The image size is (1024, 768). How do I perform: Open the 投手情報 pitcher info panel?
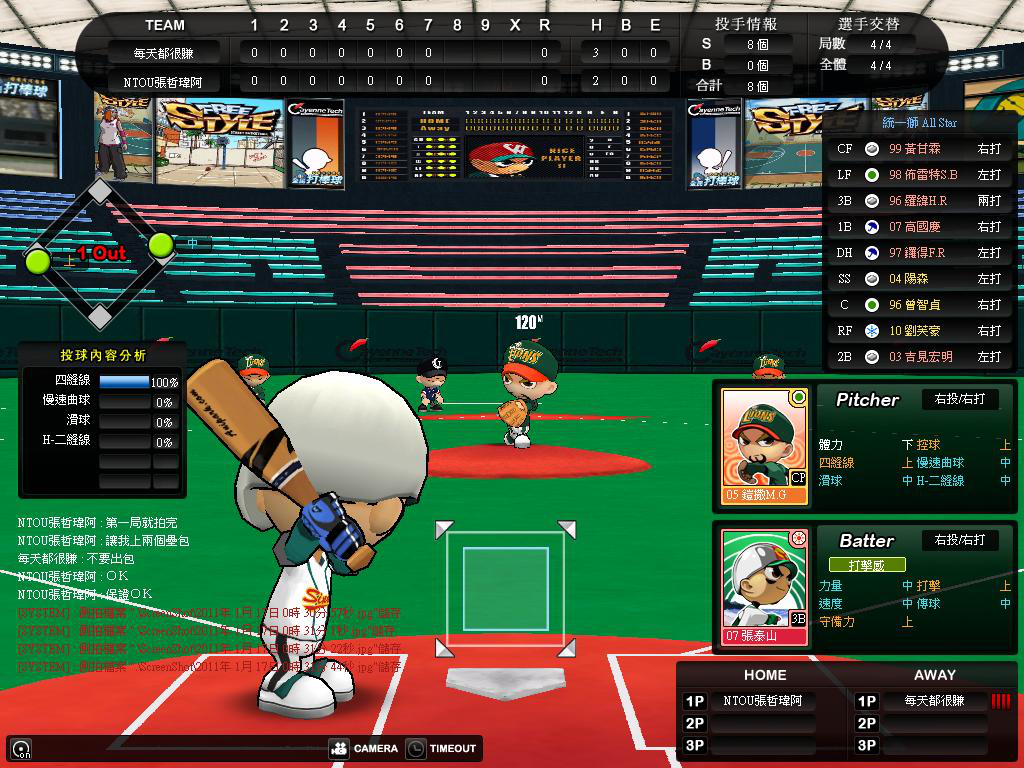(746, 24)
